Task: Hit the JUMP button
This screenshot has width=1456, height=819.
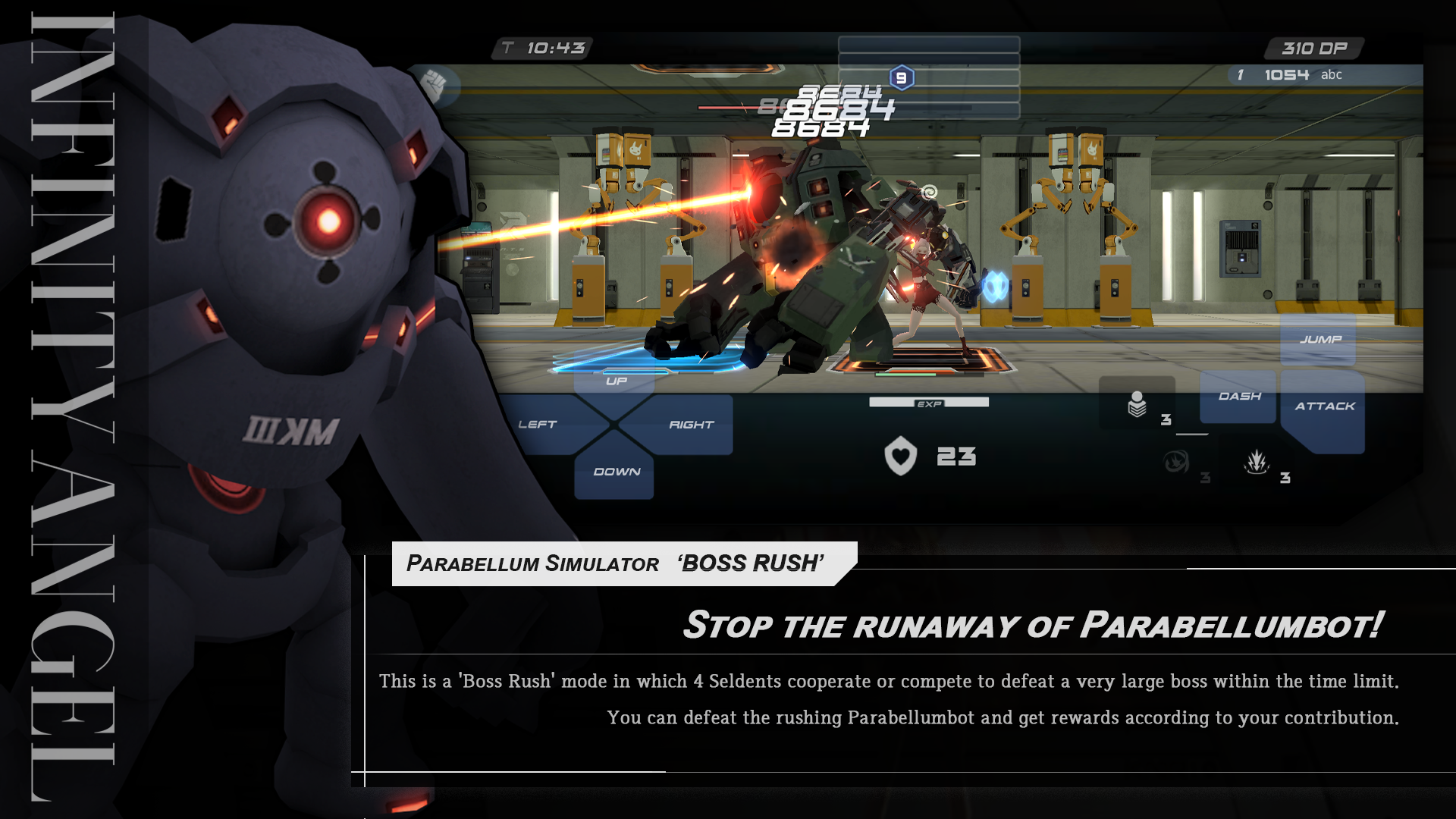Action: [1319, 340]
